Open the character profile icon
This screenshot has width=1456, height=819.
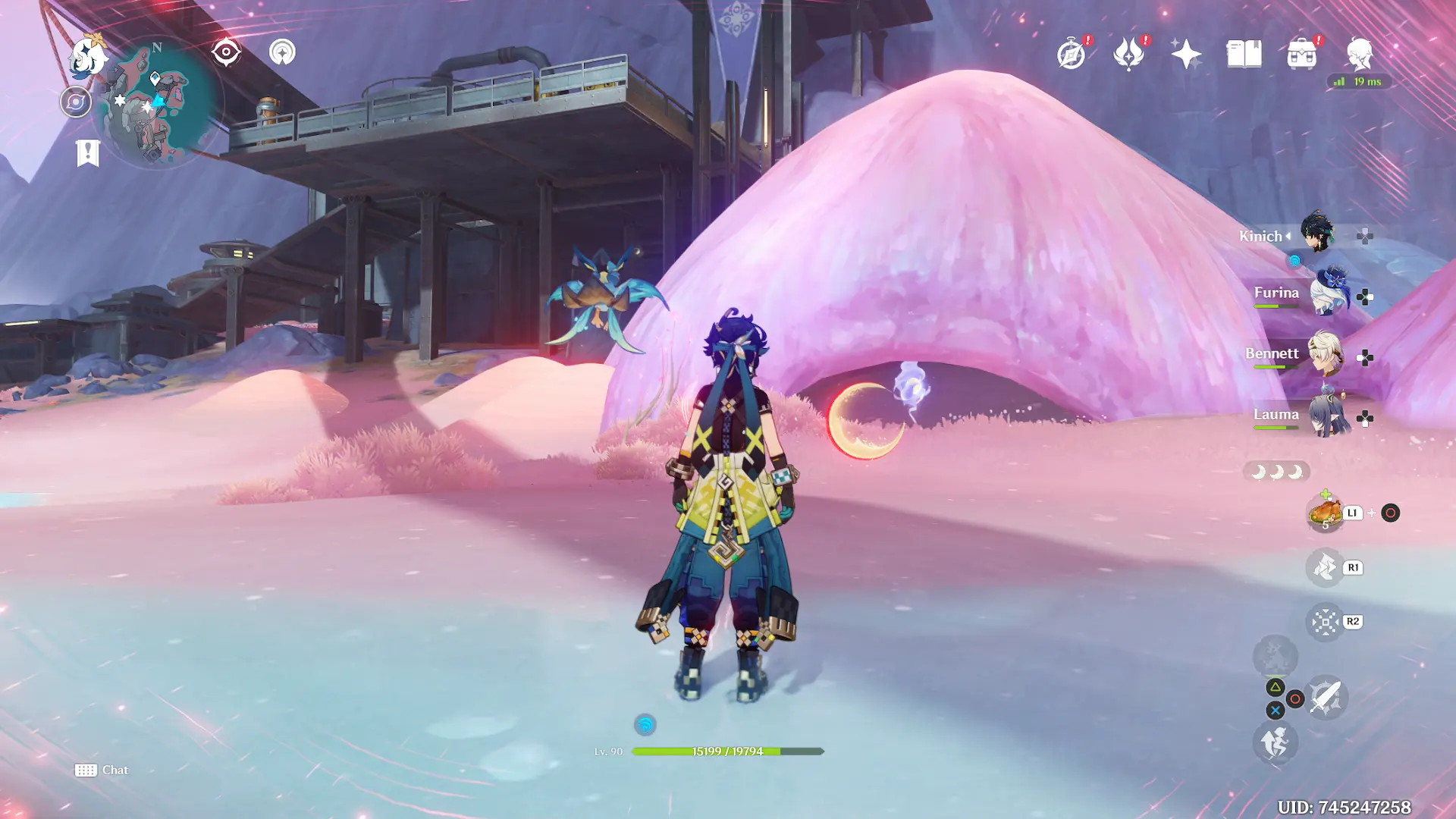[x=1359, y=55]
